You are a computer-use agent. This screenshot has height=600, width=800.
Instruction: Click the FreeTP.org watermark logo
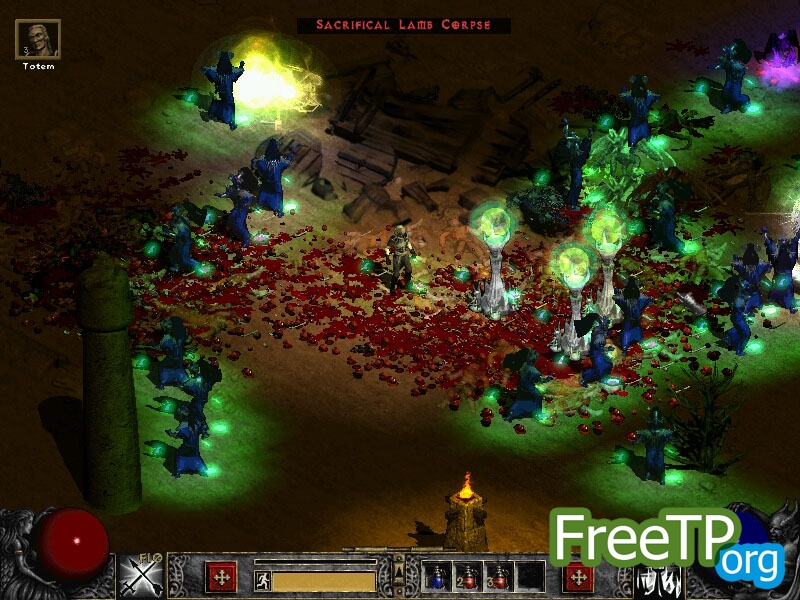(667, 545)
